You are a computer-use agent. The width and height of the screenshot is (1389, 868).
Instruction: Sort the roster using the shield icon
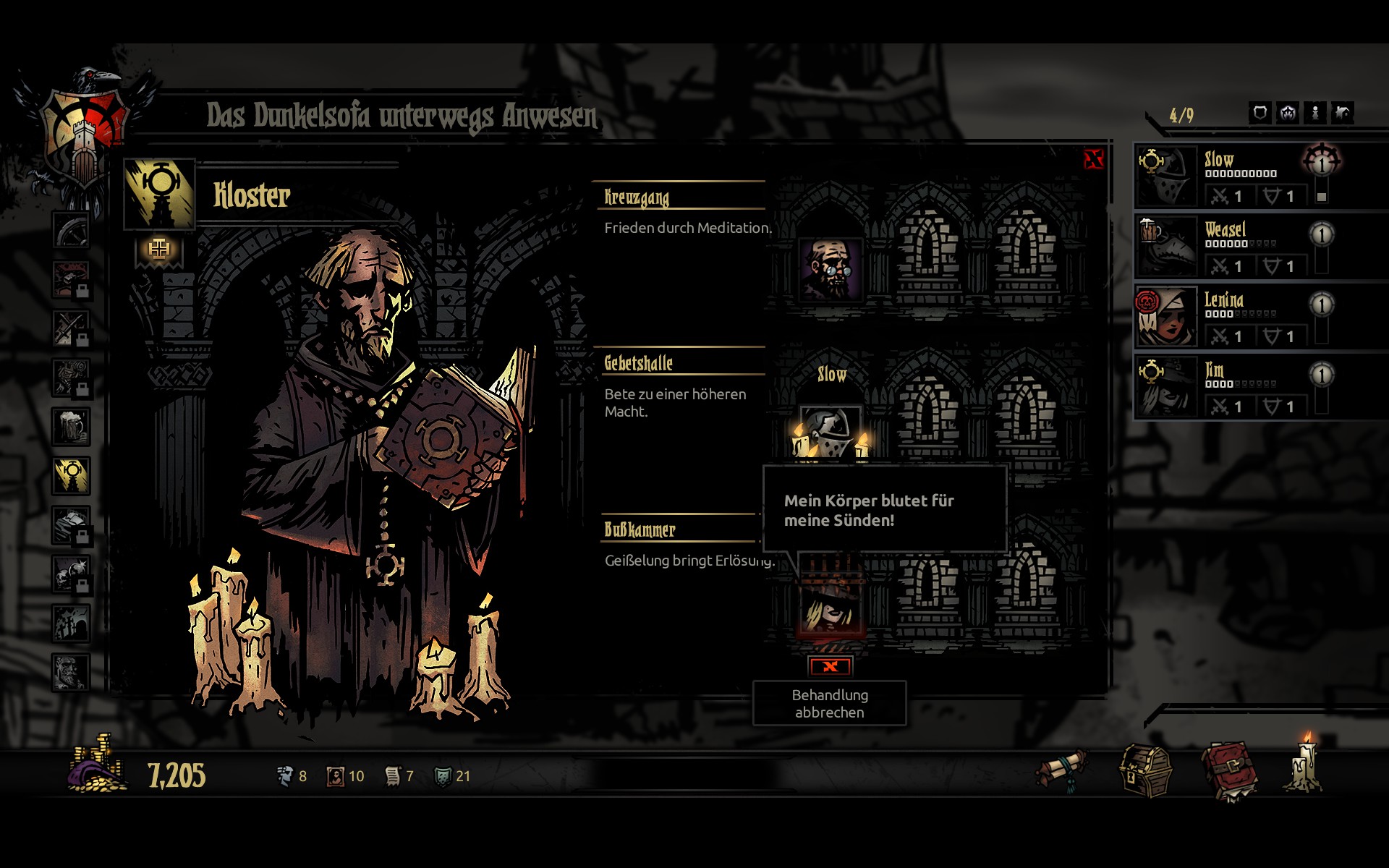point(1260,113)
